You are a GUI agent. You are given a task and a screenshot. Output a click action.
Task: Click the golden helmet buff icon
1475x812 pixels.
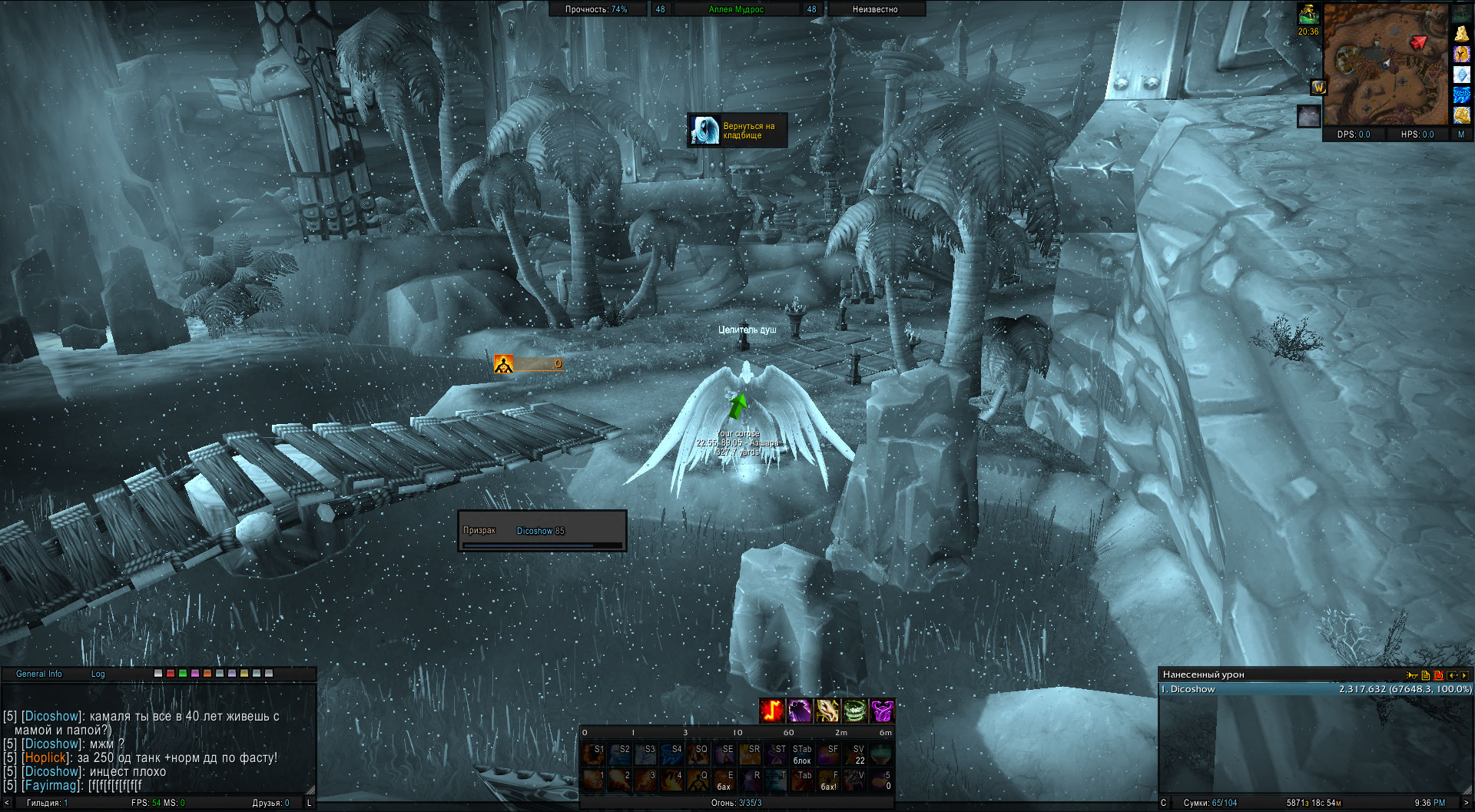tap(1461, 55)
